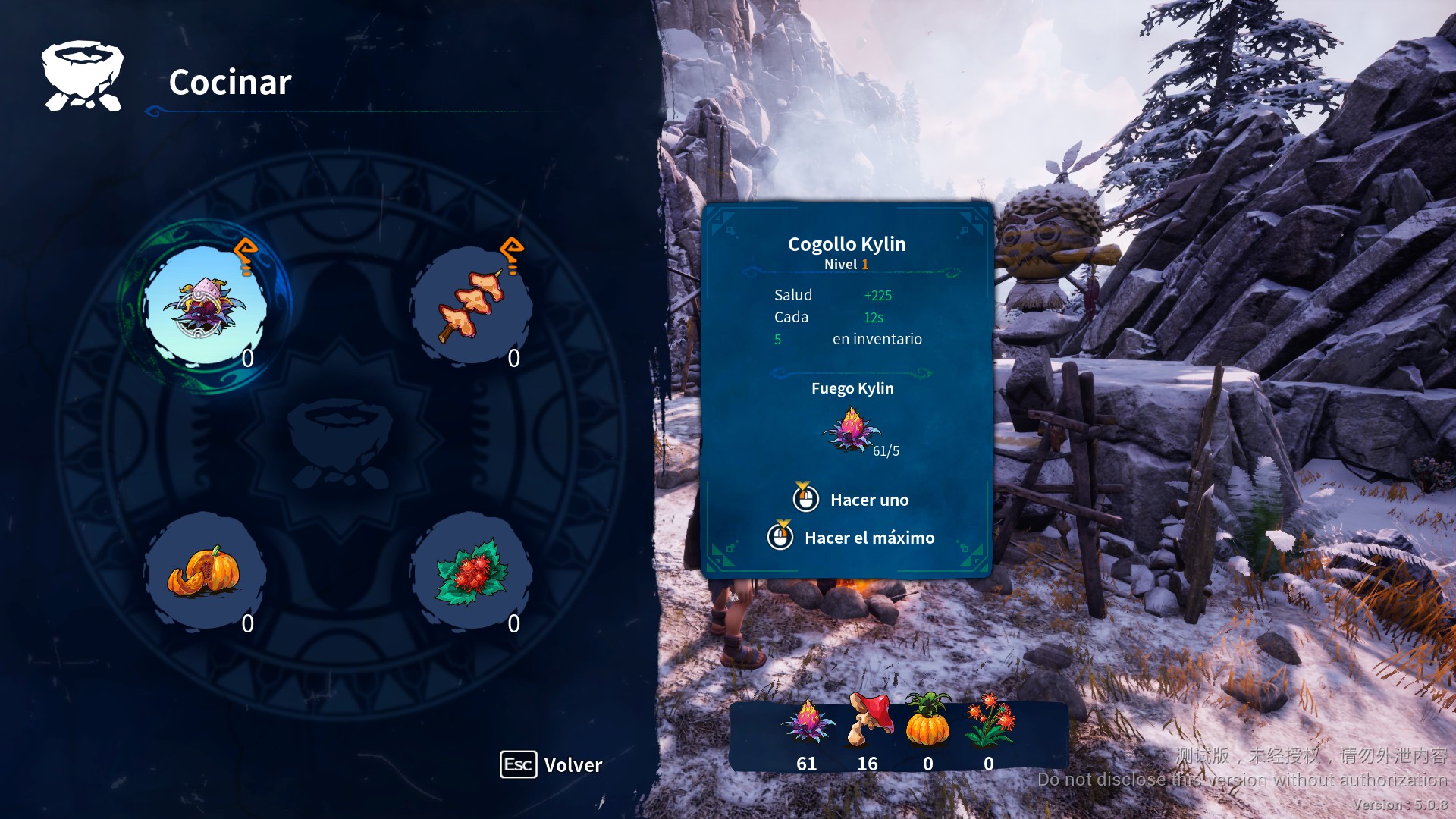The height and width of the screenshot is (819, 1456).
Task: Click the red mushroom inventory item
Action: [x=868, y=720]
